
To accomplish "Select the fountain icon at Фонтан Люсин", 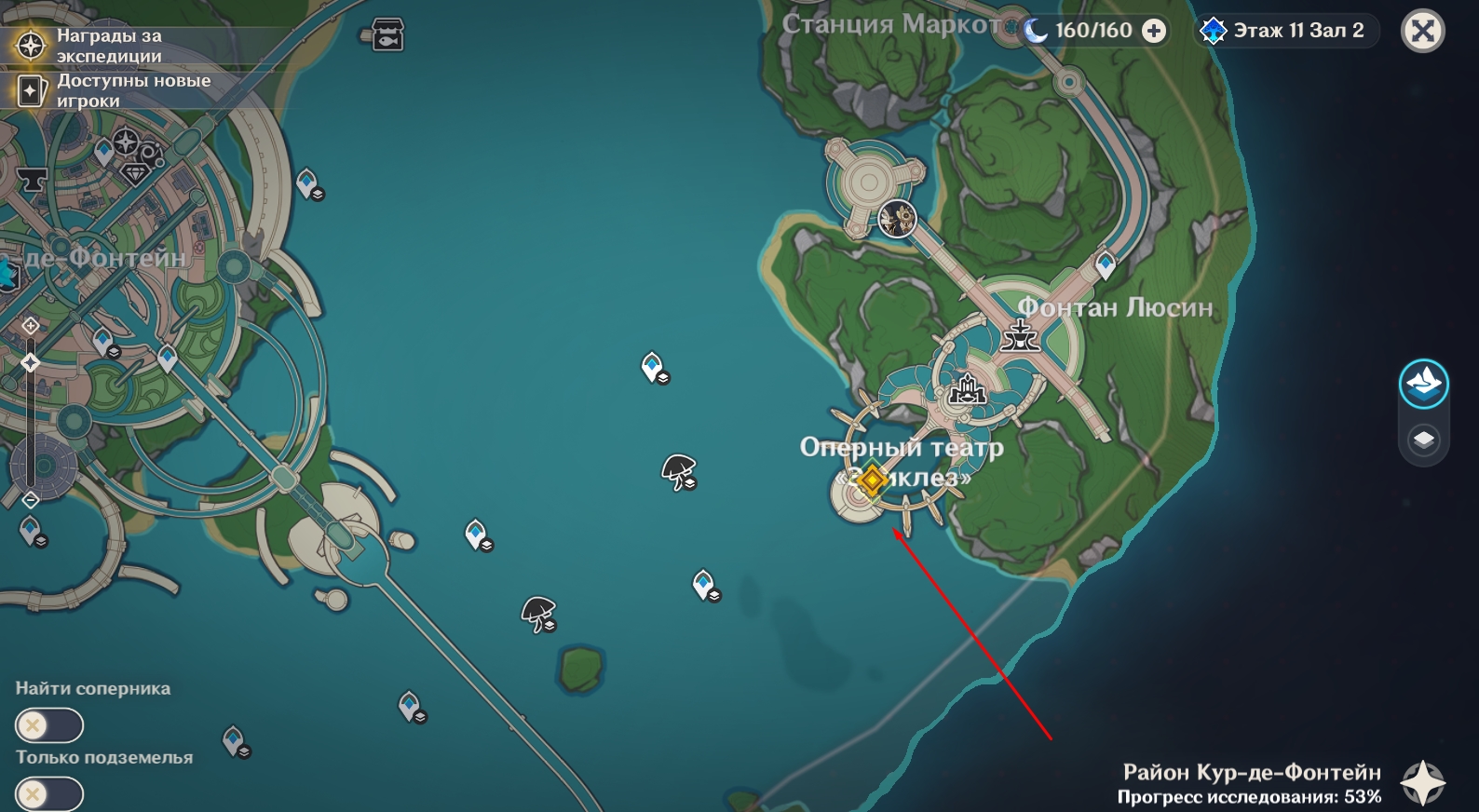I will tap(1020, 335).
